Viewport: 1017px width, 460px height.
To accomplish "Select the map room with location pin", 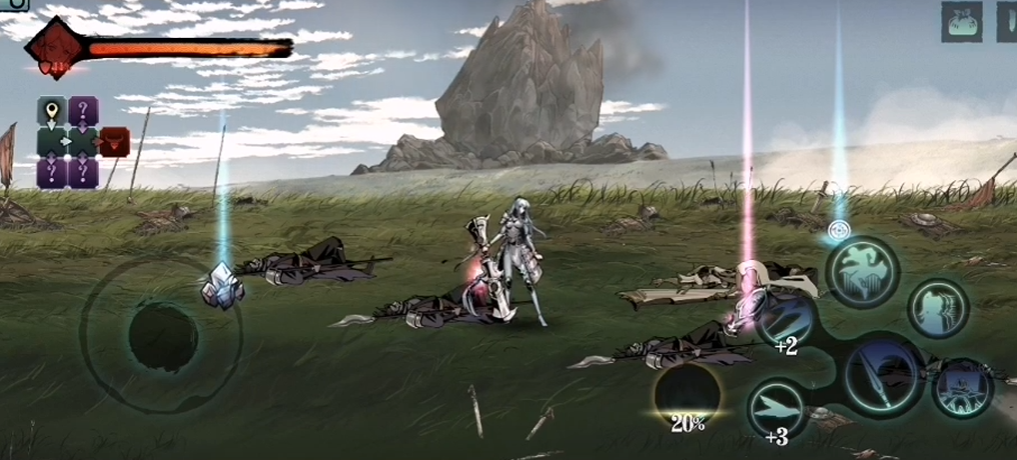I will coord(52,111).
